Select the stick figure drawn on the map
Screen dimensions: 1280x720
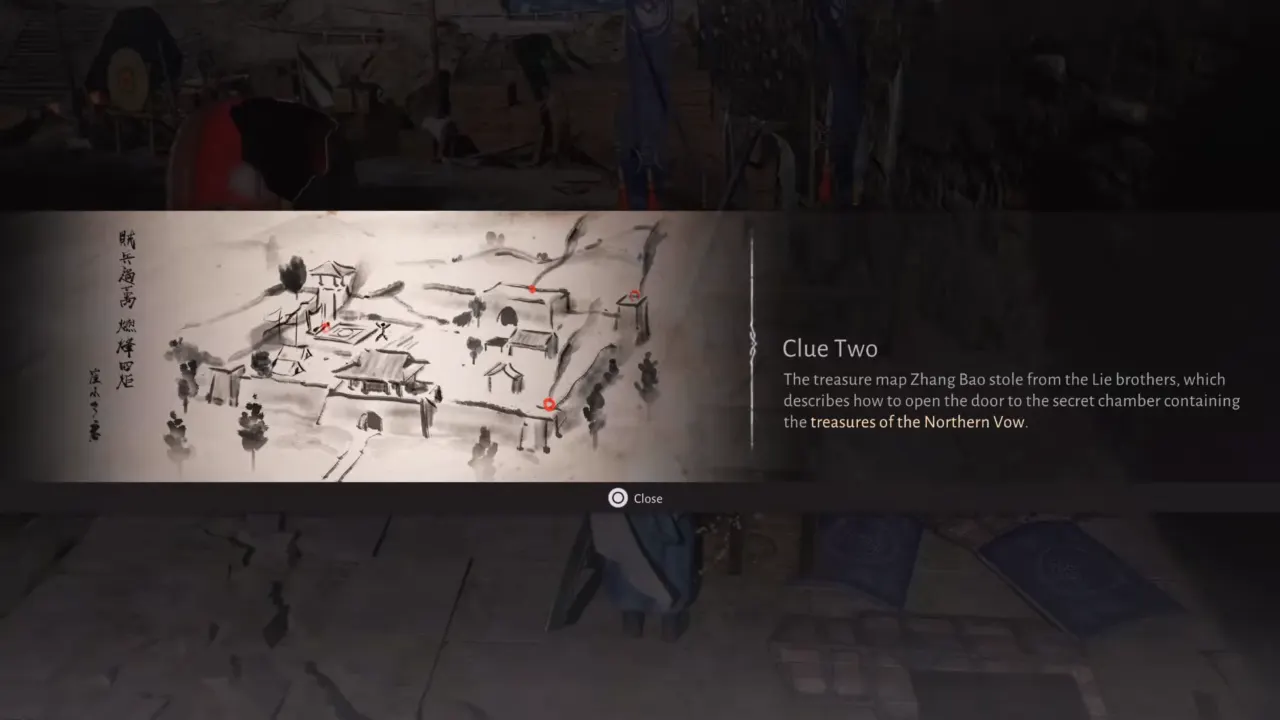pos(381,330)
